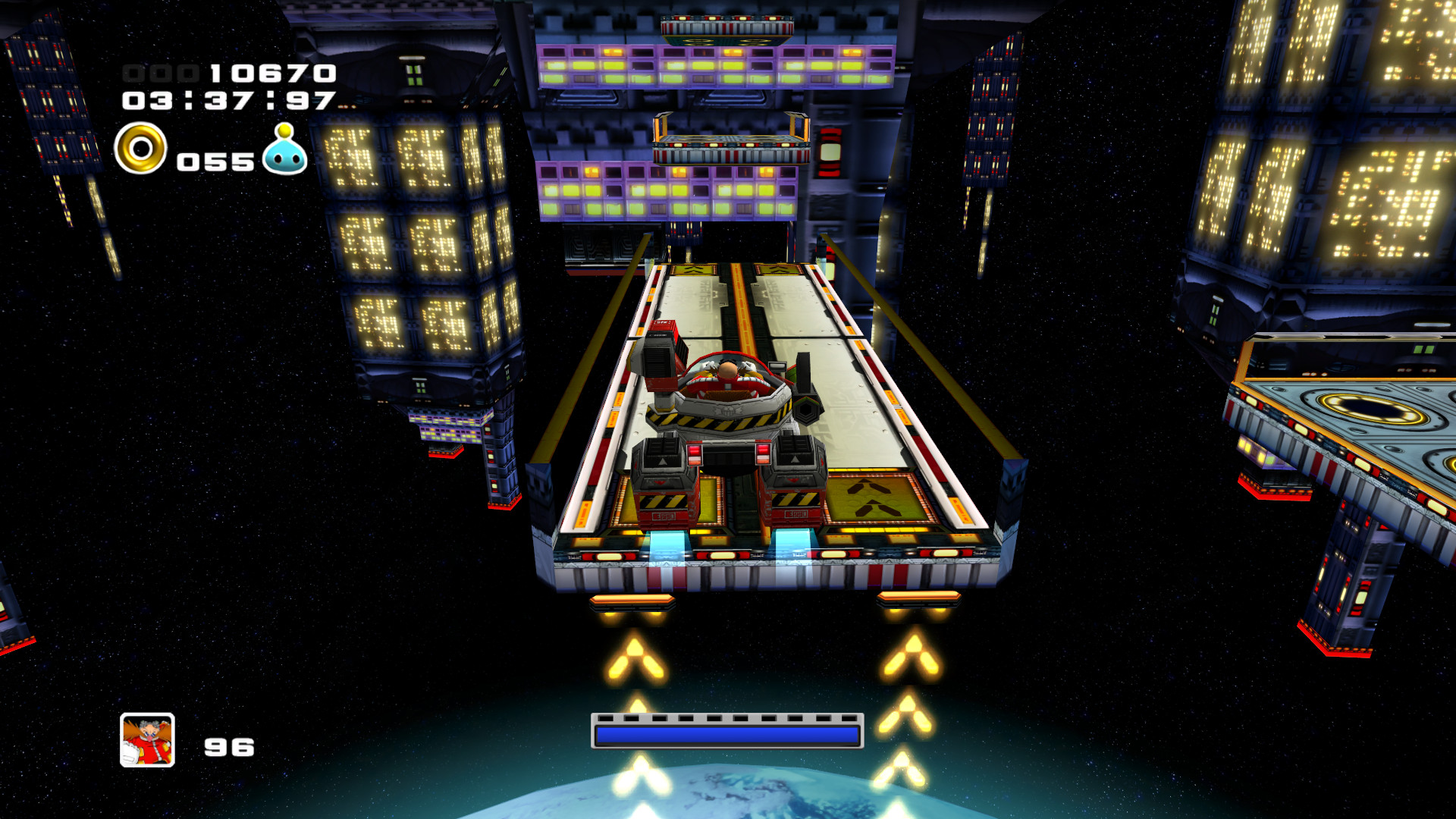Click the segmented gauge above the health bar
This screenshot has width=1456, height=819.
click(726, 717)
